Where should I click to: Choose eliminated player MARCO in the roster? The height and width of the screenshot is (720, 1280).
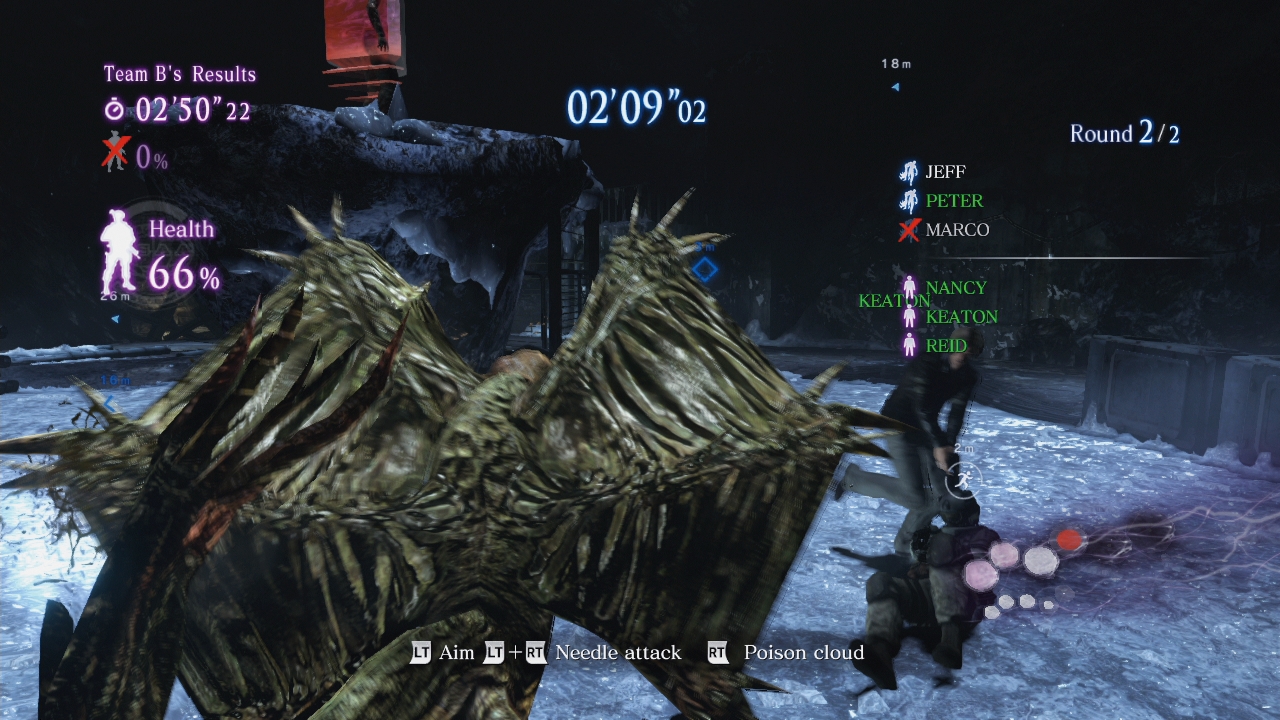click(x=956, y=230)
